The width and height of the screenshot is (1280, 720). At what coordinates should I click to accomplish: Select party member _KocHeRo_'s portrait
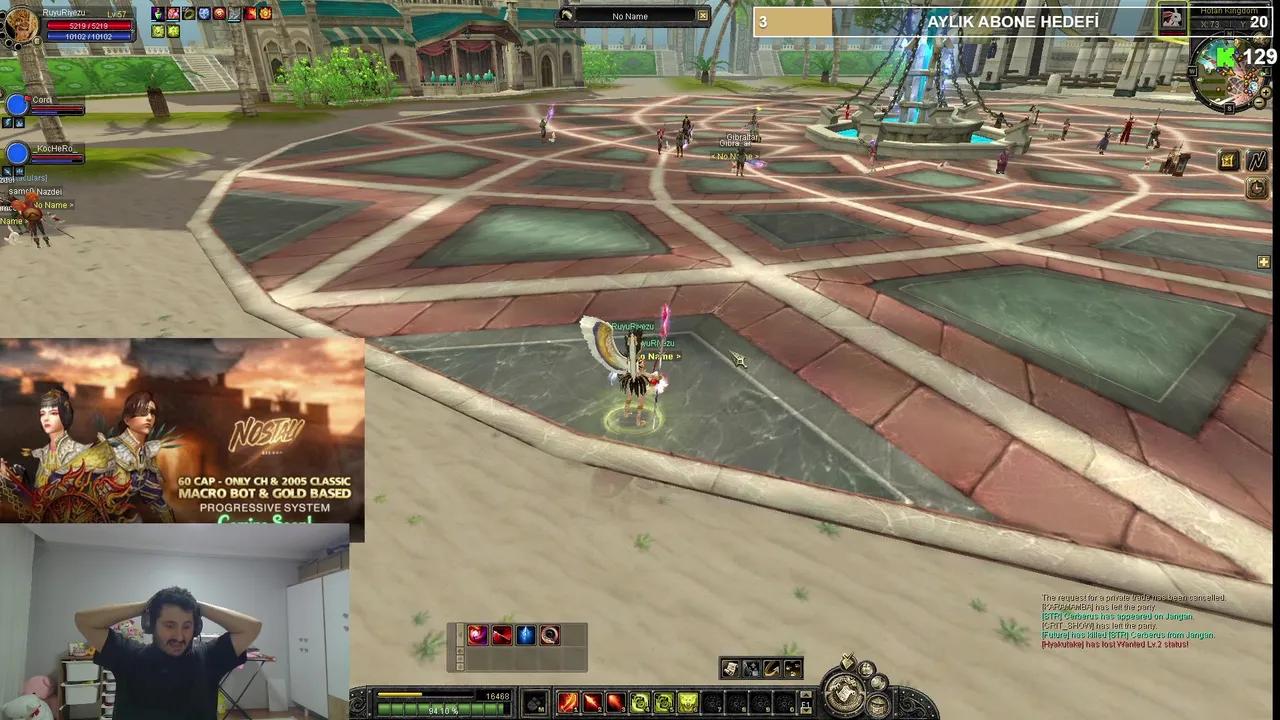18,151
